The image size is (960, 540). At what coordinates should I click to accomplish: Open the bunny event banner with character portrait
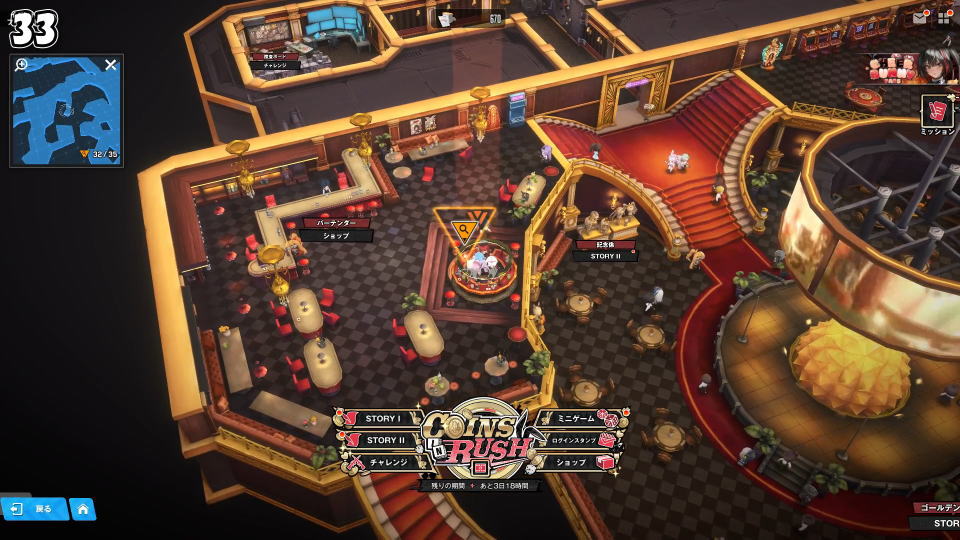907,66
